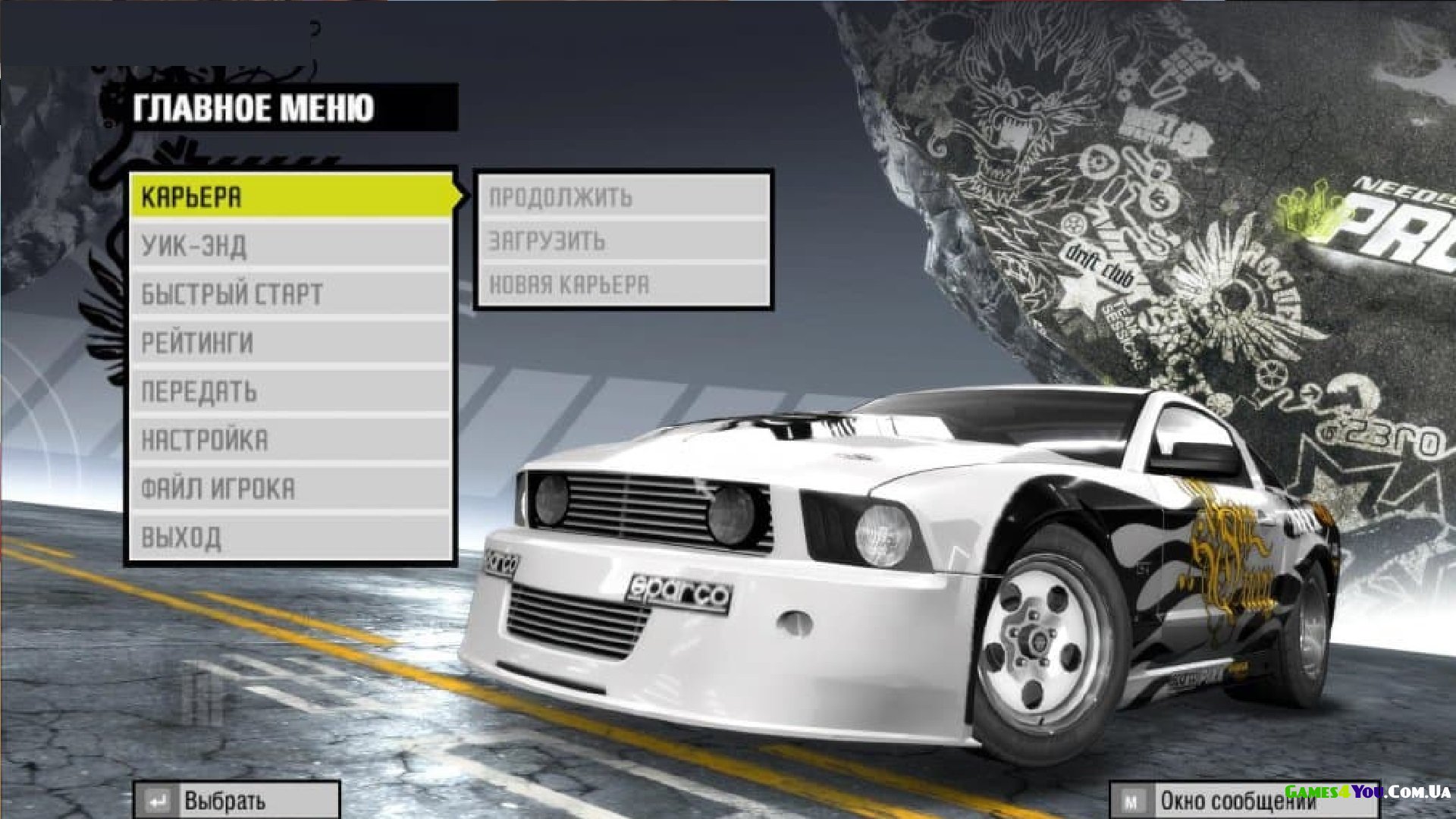This screenshot has height=819, width=1456.
Task: Open the РЕЙТИНГИ leaderboards
Action: (x=290, y=343)
